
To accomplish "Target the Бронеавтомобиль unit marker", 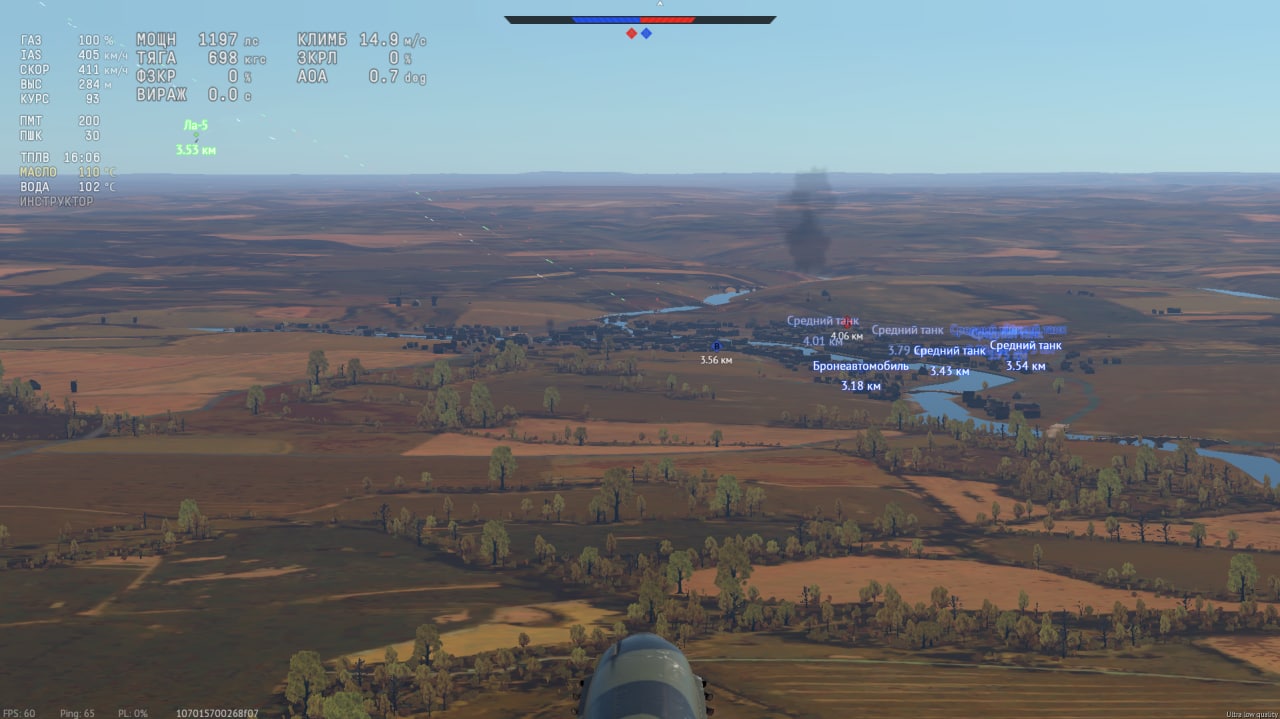I will [x=860, y=366].
